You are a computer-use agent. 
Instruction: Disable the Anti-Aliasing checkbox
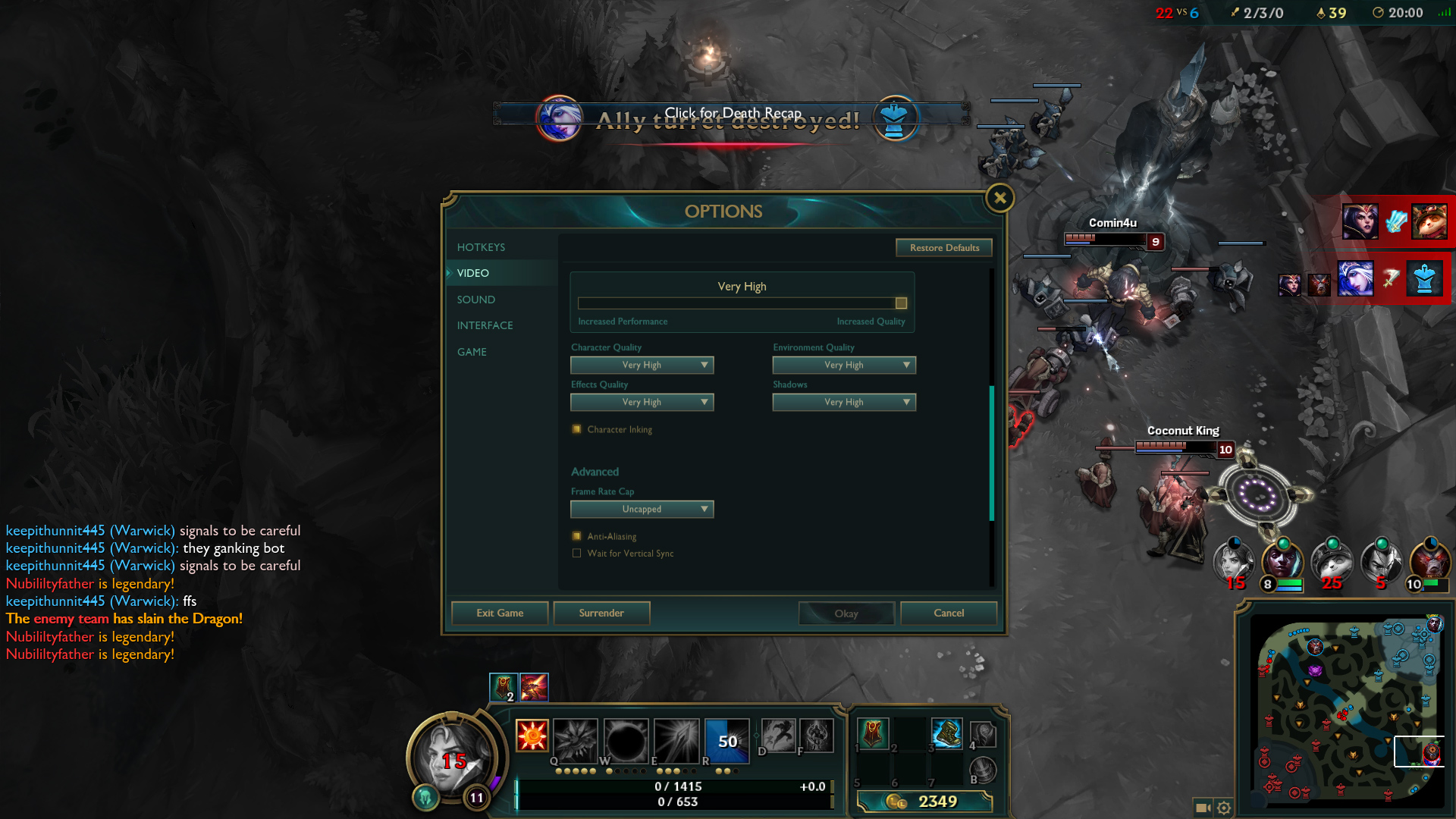(x=577, y=536)
